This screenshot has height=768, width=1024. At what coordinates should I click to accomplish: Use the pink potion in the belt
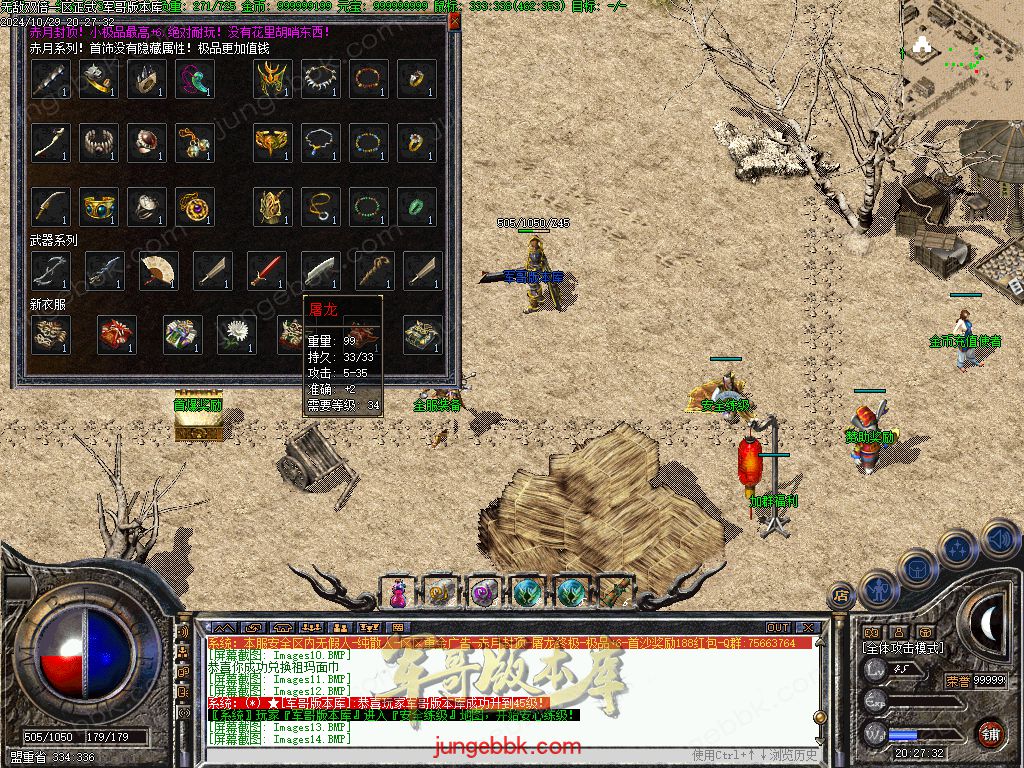pyautogui.click(x=398, y=592)
